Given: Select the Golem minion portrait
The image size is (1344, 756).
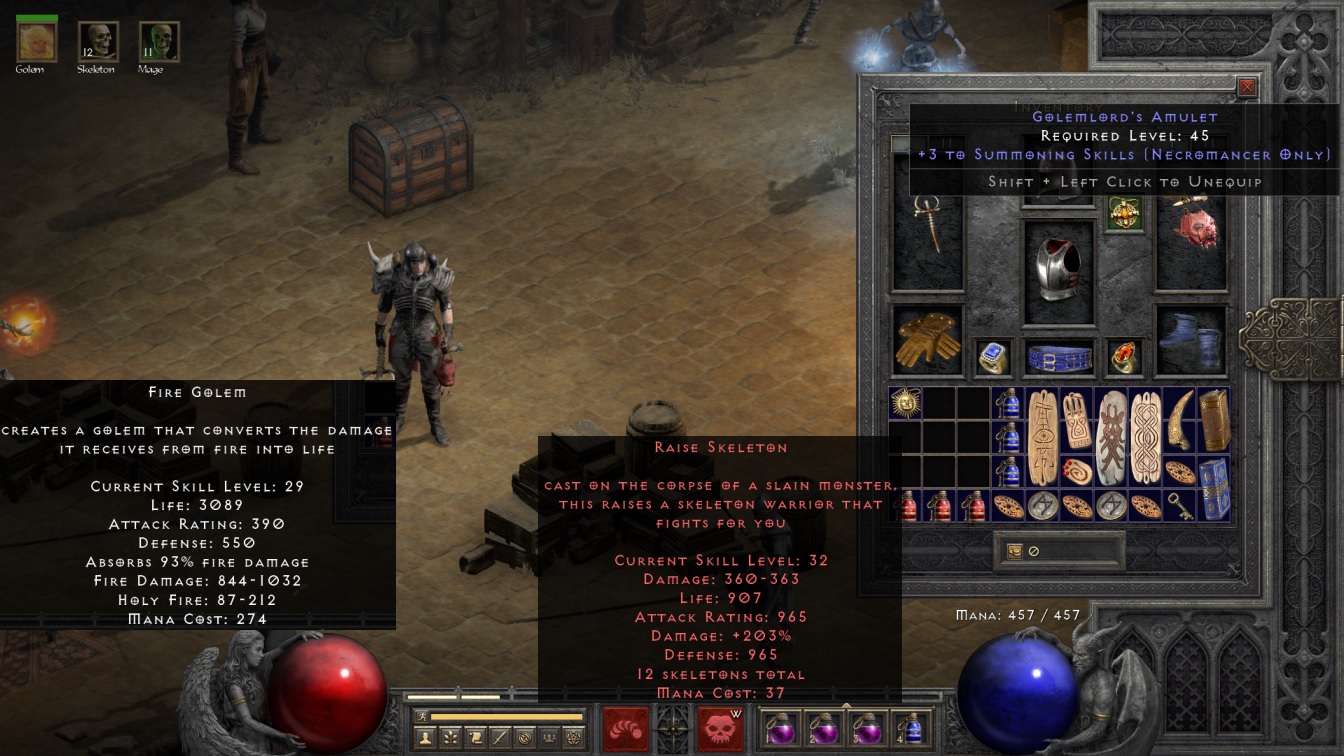Looking at the screenshot, I should [37, 41].
